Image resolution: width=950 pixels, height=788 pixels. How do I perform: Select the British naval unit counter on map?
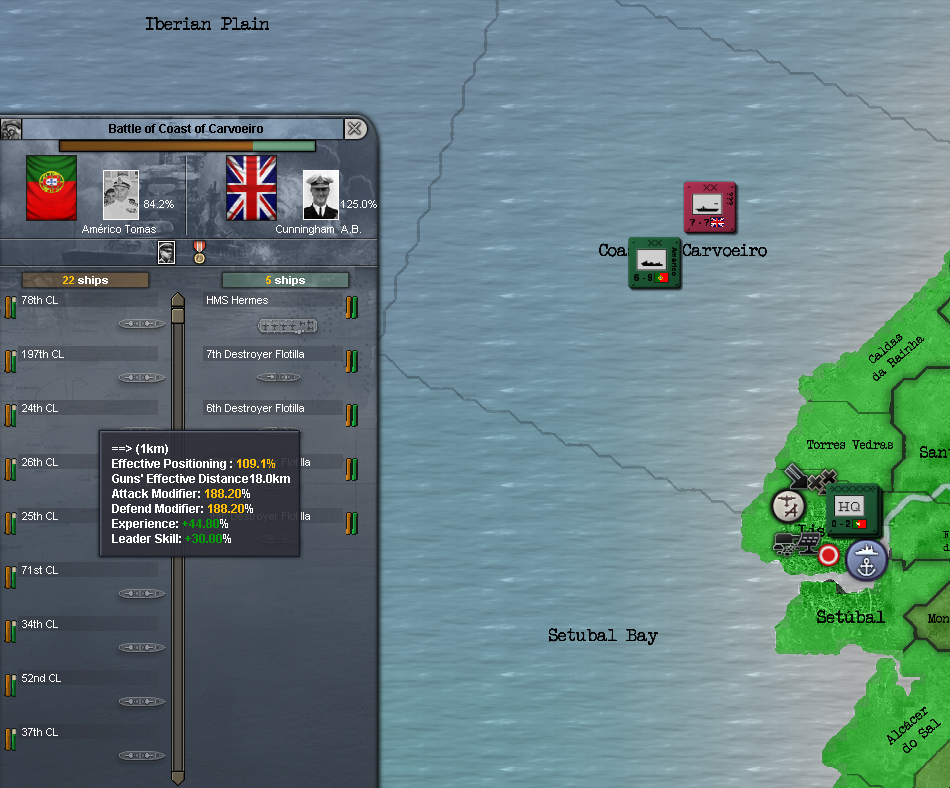tap(709, 208)
